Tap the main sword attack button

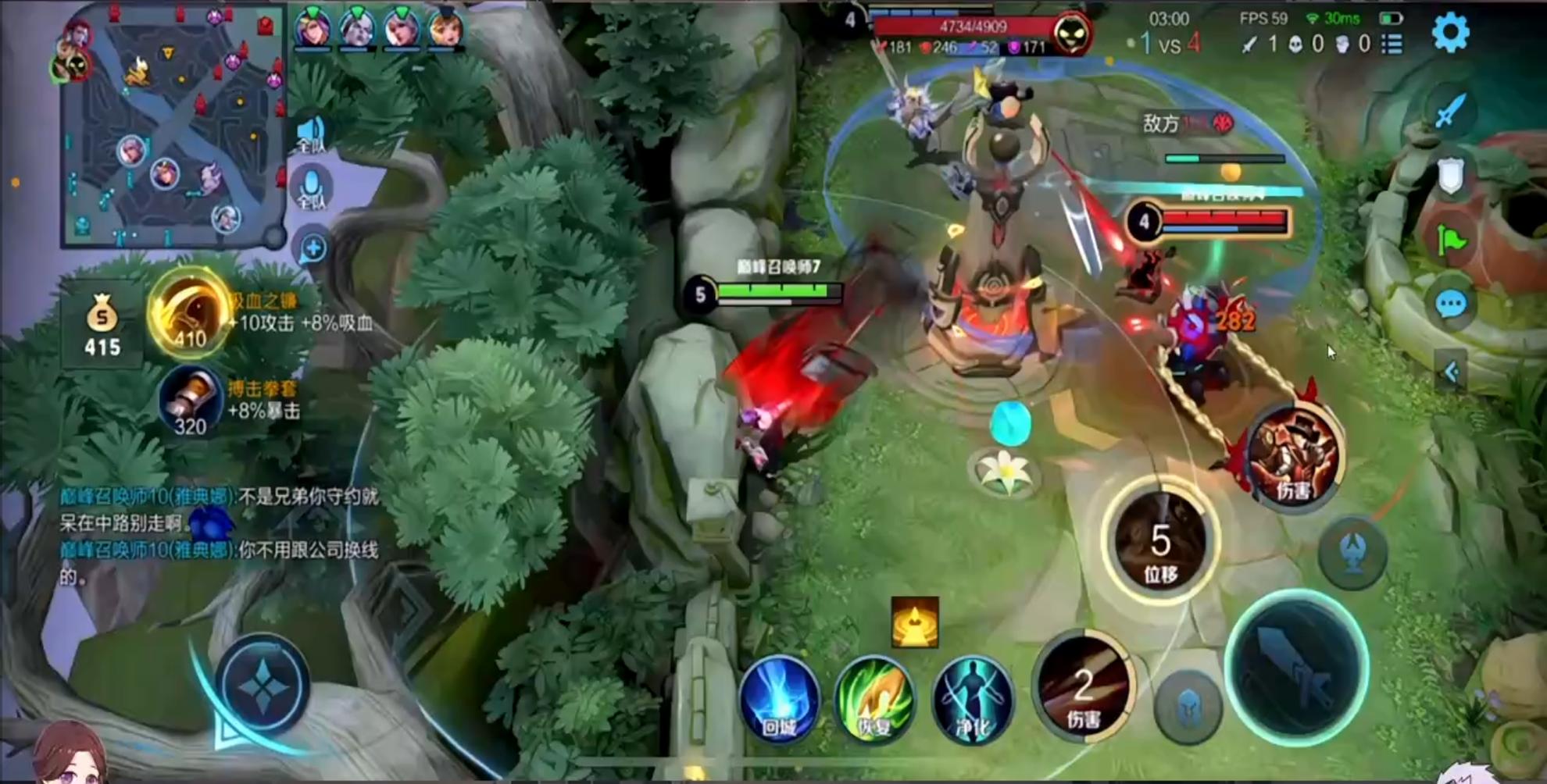[1297, 668]
